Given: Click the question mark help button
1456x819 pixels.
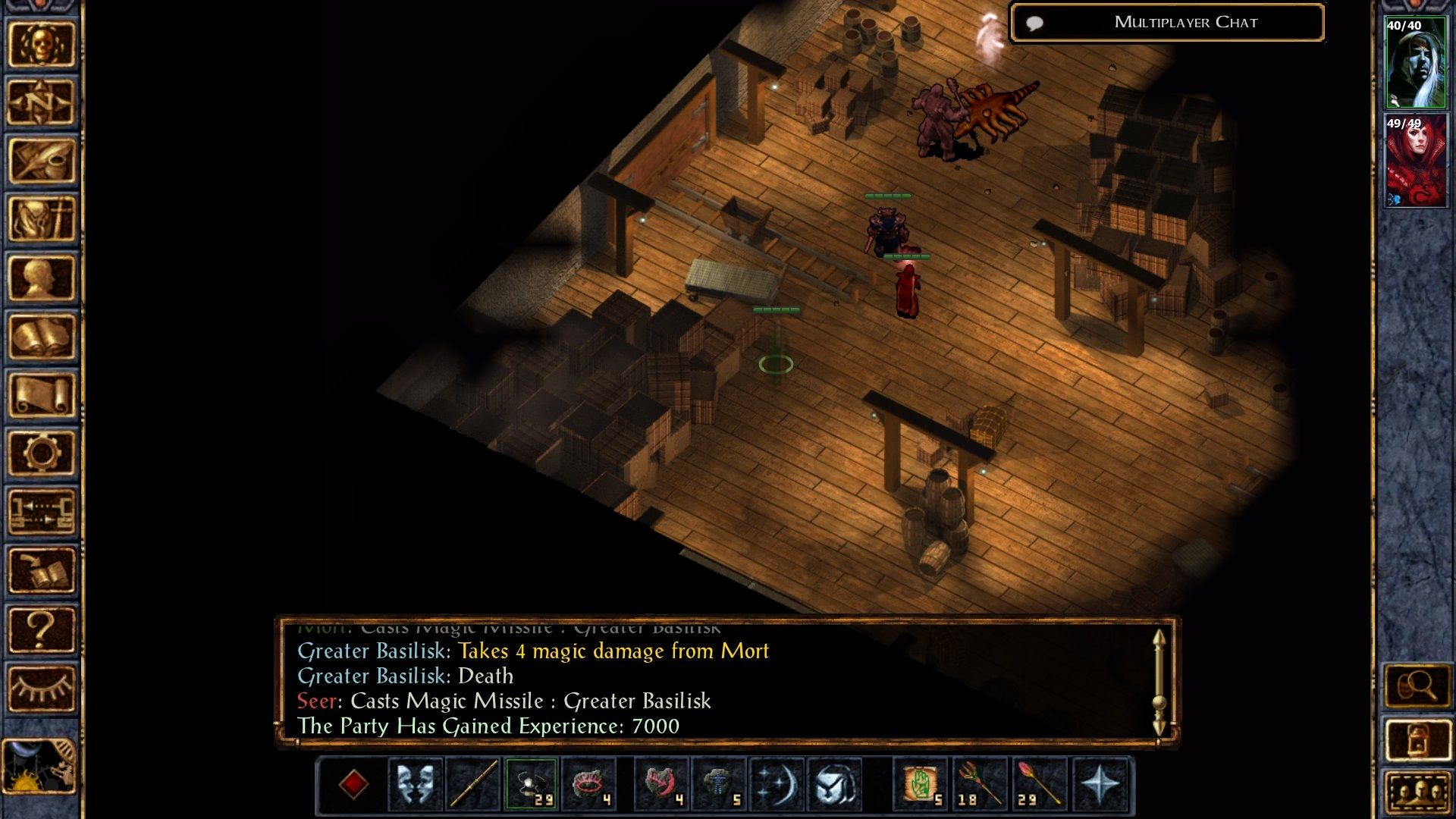Looking at the screenshot, I should 42,629.
